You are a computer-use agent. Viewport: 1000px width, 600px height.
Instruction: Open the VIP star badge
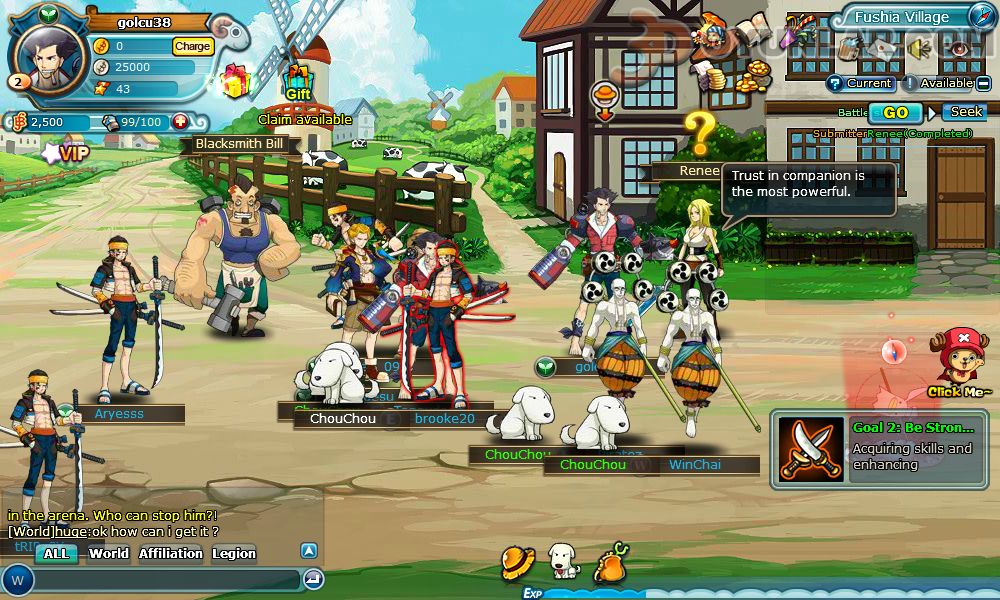click(65, 153)
